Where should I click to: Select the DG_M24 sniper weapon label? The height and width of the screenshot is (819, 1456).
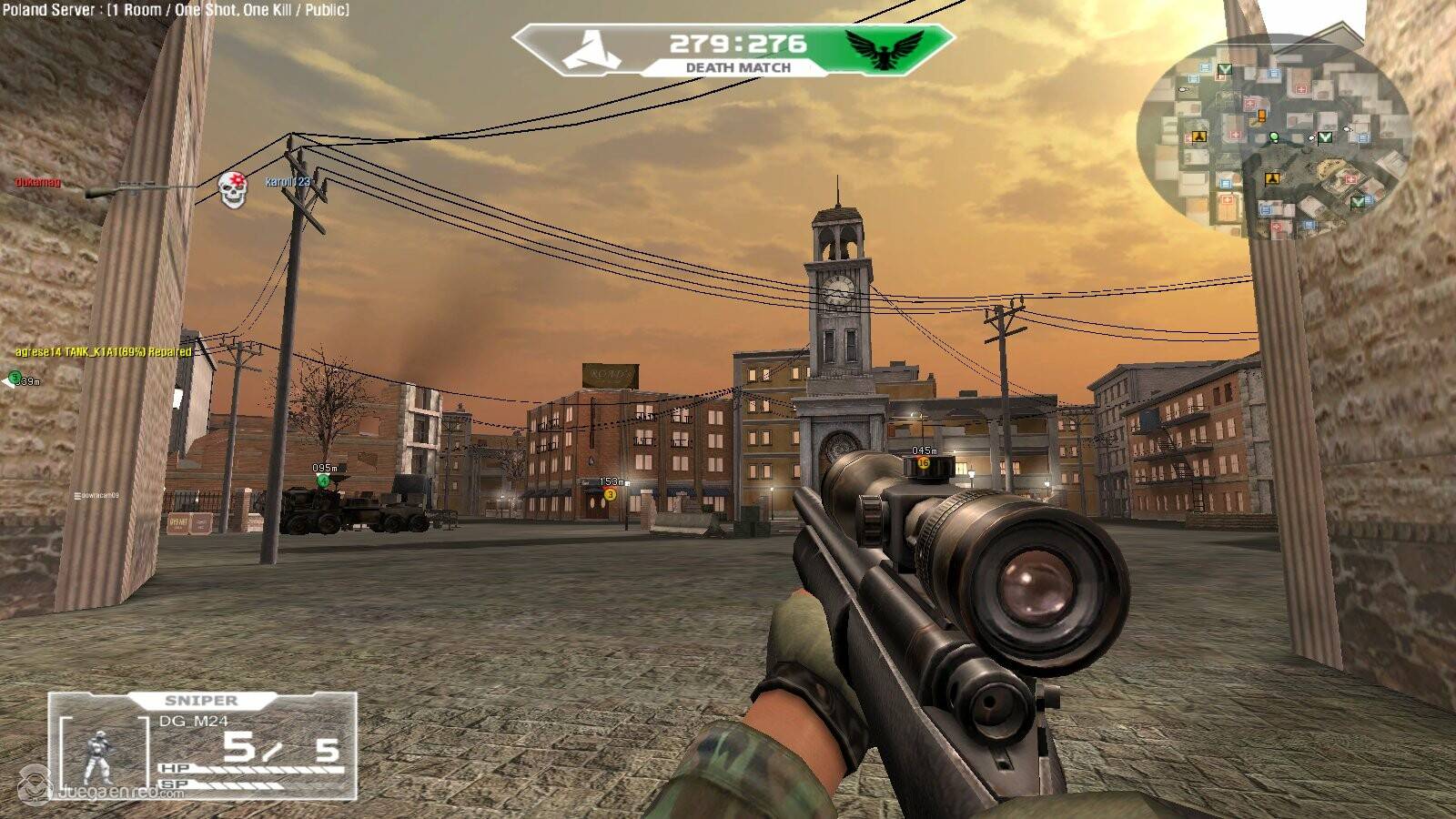pyautogui.click(x=196, y=721)
